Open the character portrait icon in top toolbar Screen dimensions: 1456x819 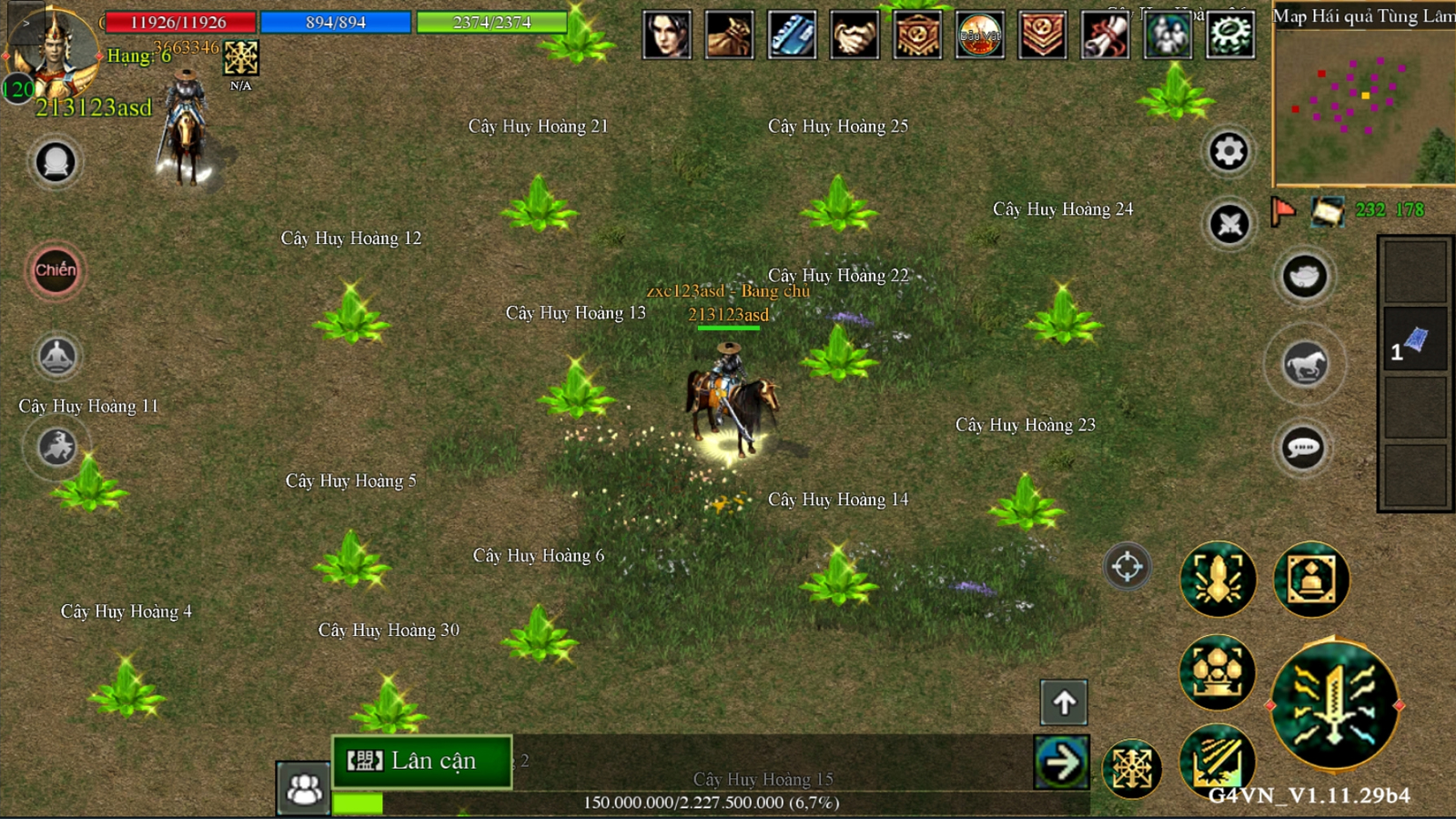[667, 35]
